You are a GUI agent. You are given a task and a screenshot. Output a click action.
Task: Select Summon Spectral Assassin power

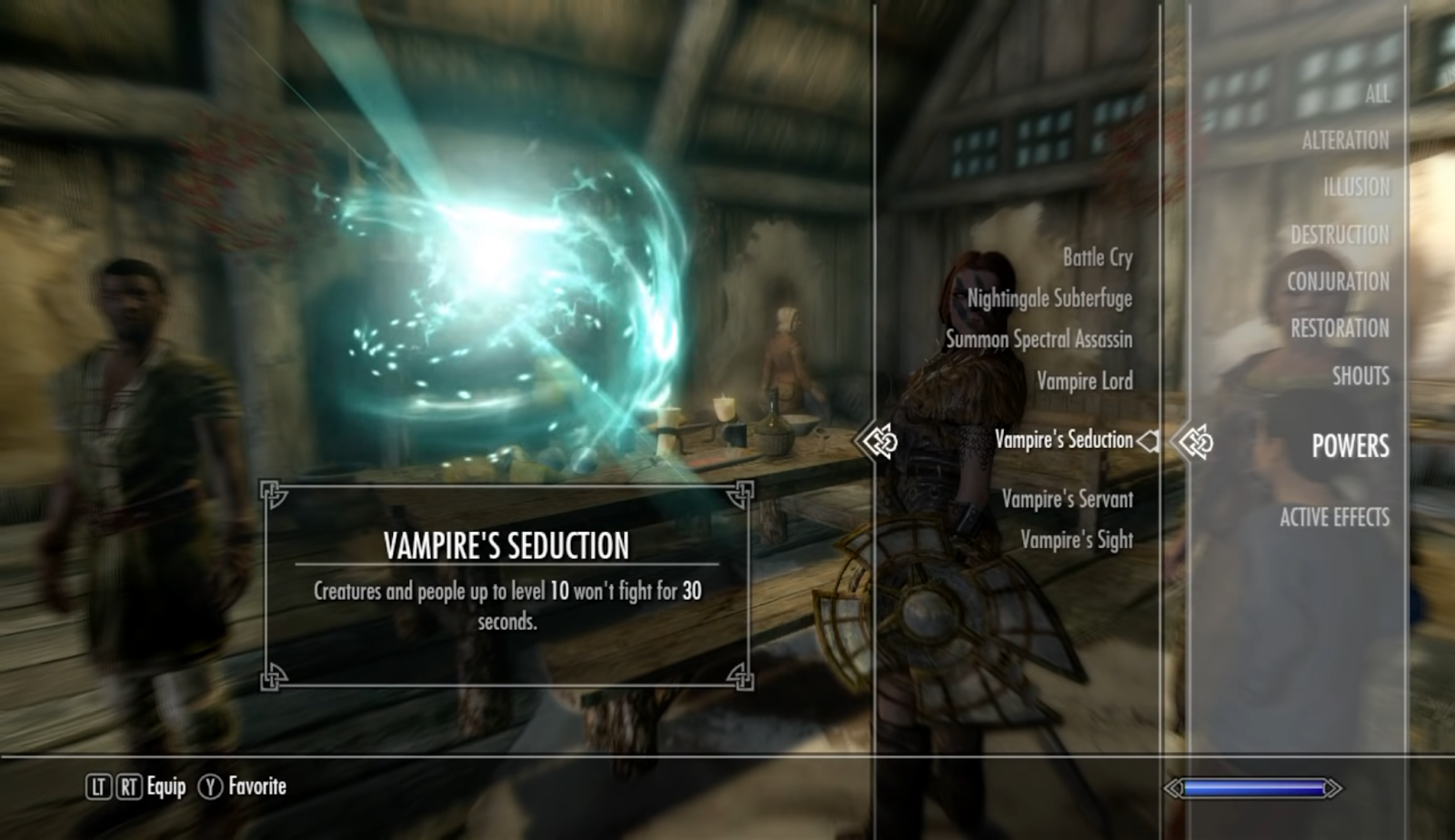1039,340
